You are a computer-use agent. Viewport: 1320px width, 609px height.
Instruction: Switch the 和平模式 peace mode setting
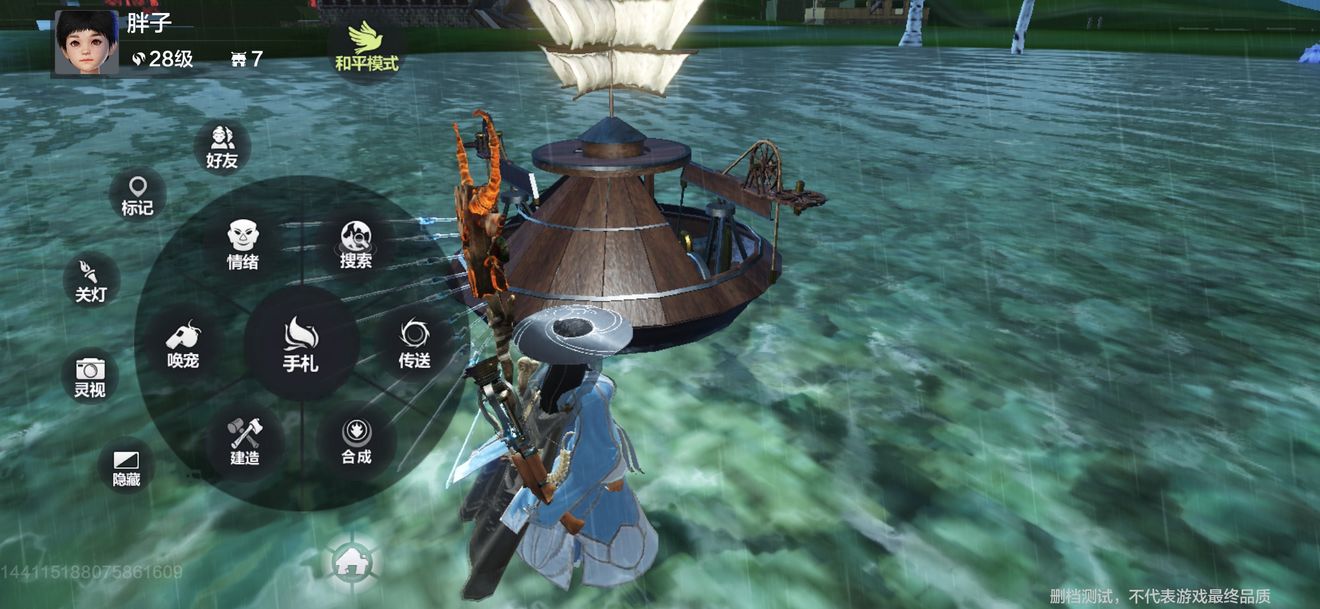[366, 46]
